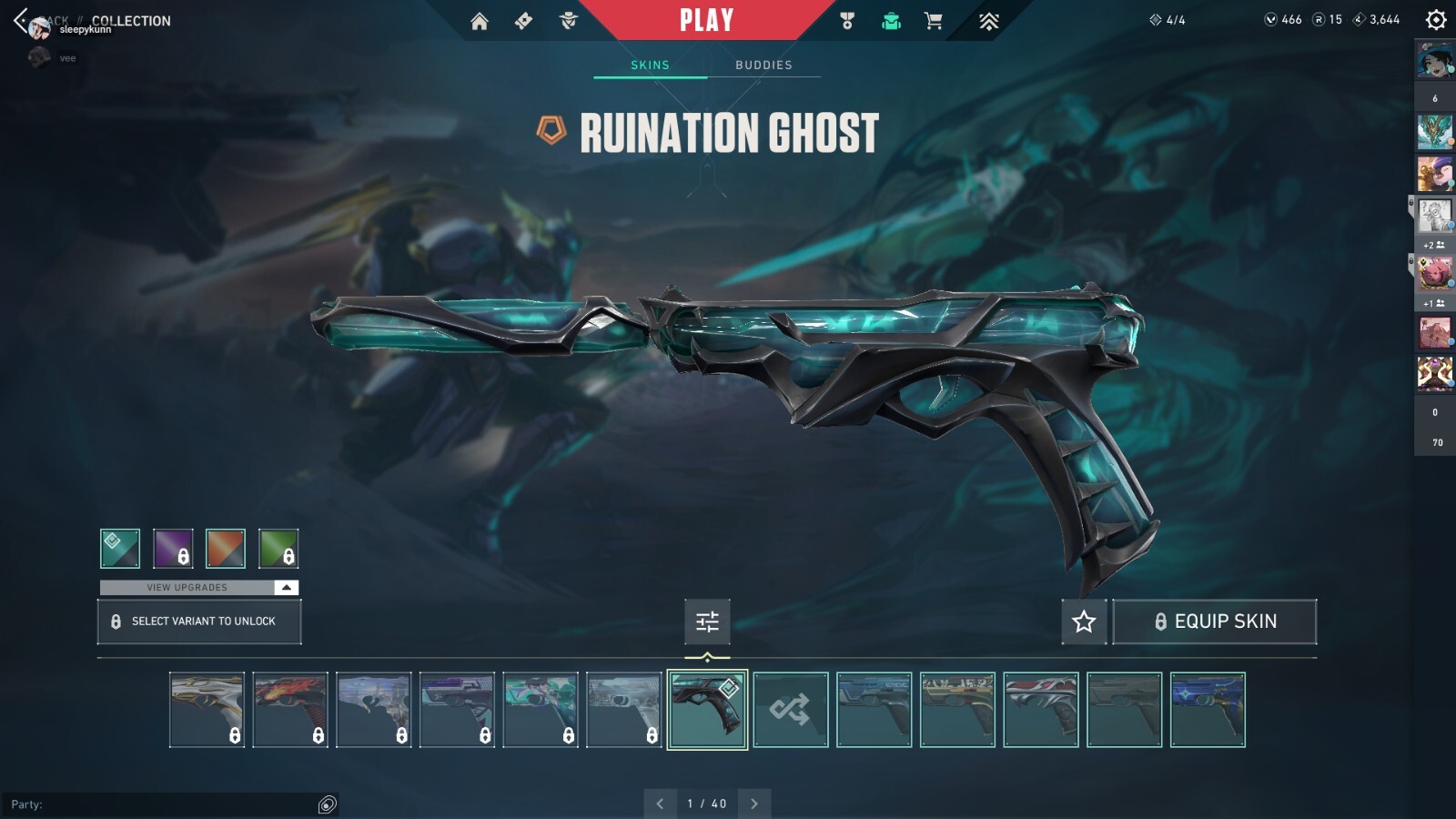Open the Collection backpack icon
The width and height of the screenshot is (1456, 819).
pyautogui.click(x=890, y=19)
